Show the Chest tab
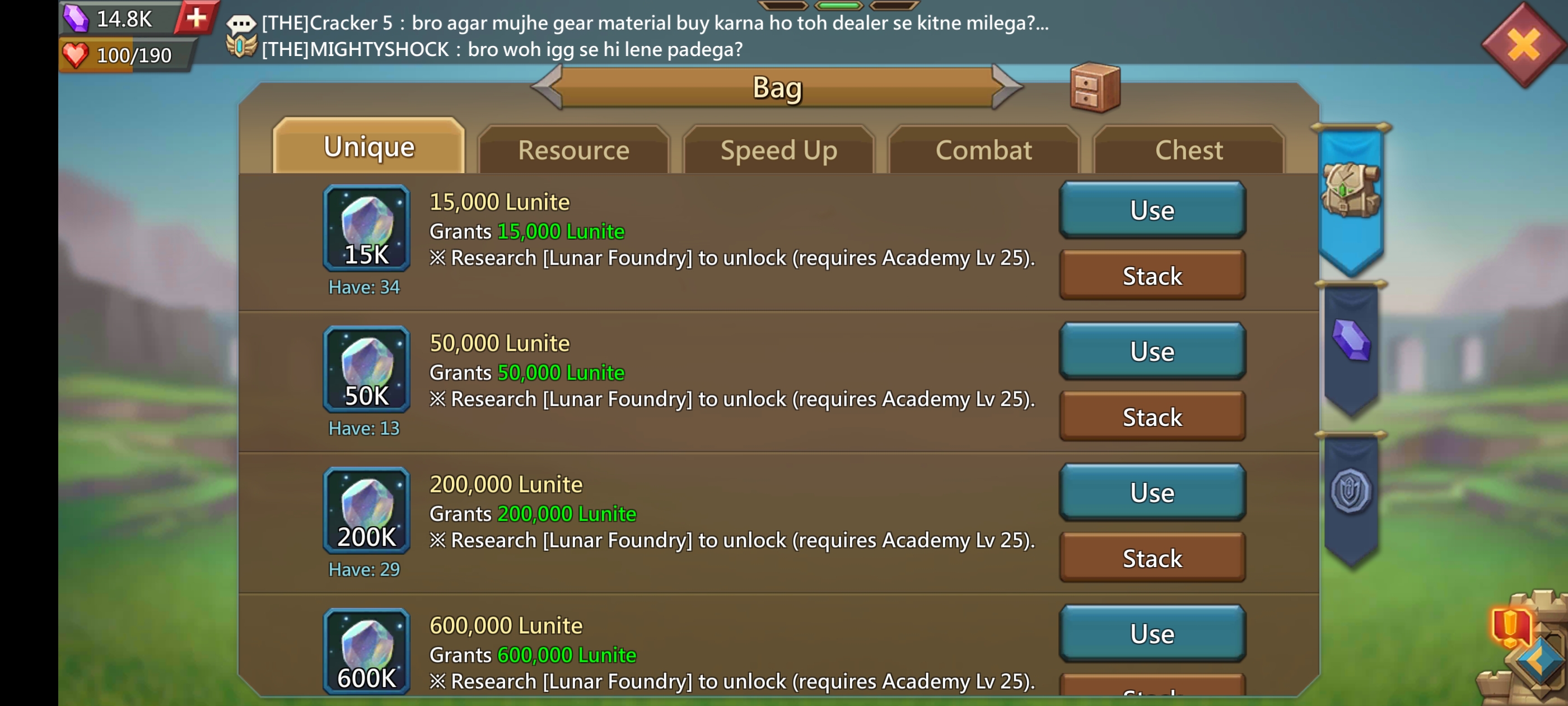The height and width of the screenshot is (706, 1568). (x=1188, y=151)
